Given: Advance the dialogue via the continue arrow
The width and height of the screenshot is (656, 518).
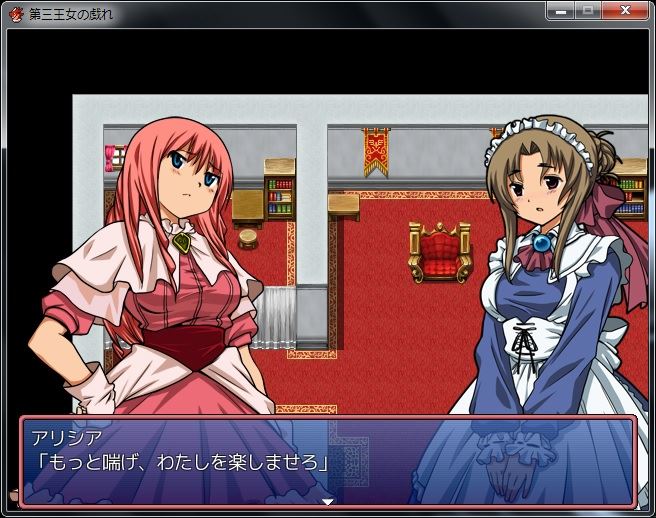Looking at the screenshot, I should 327,501.
